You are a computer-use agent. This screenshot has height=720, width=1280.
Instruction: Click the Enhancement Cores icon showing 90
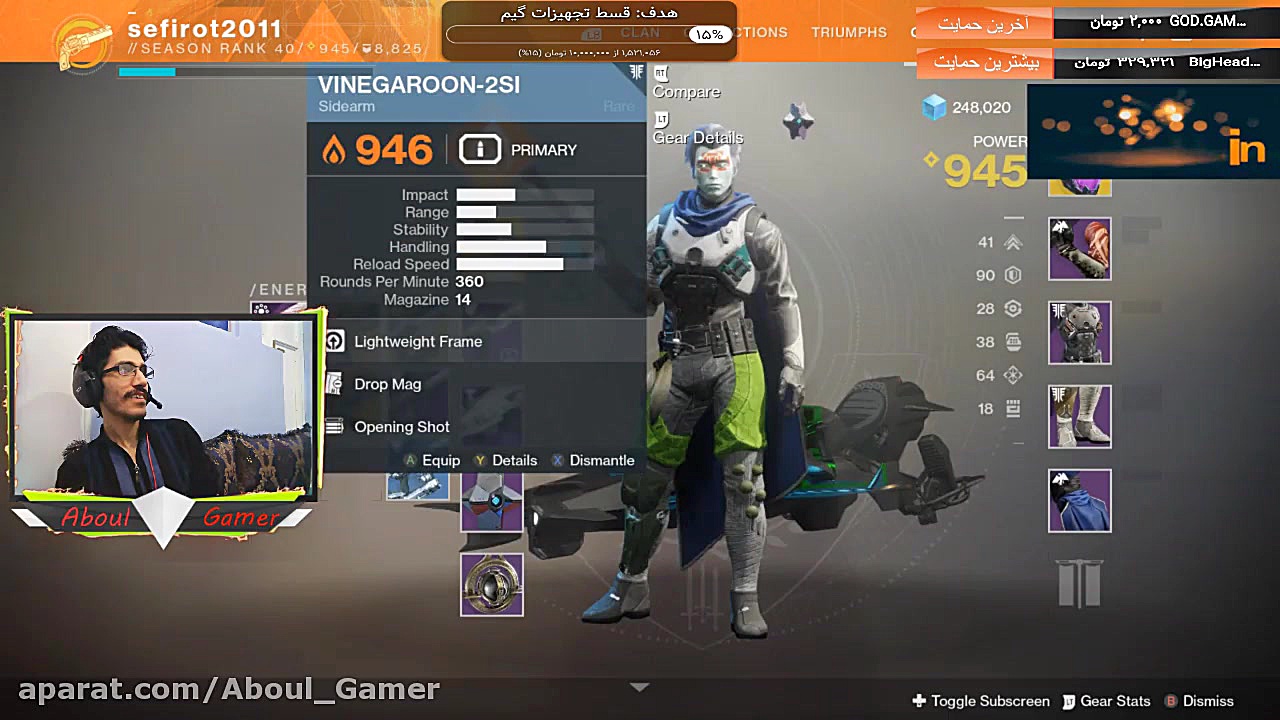point(1011,275)
